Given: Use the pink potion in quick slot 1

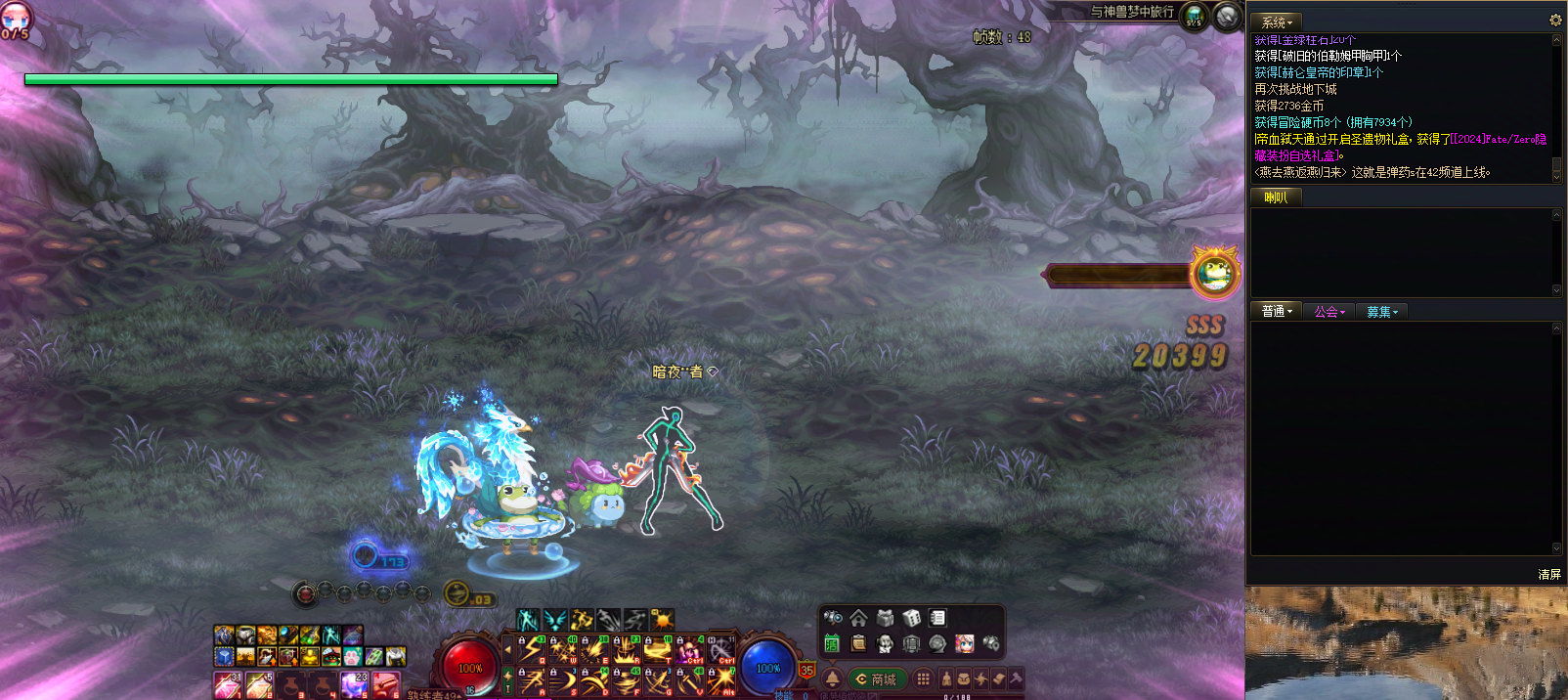Looking at the screenshot, I should click(227, 685).
